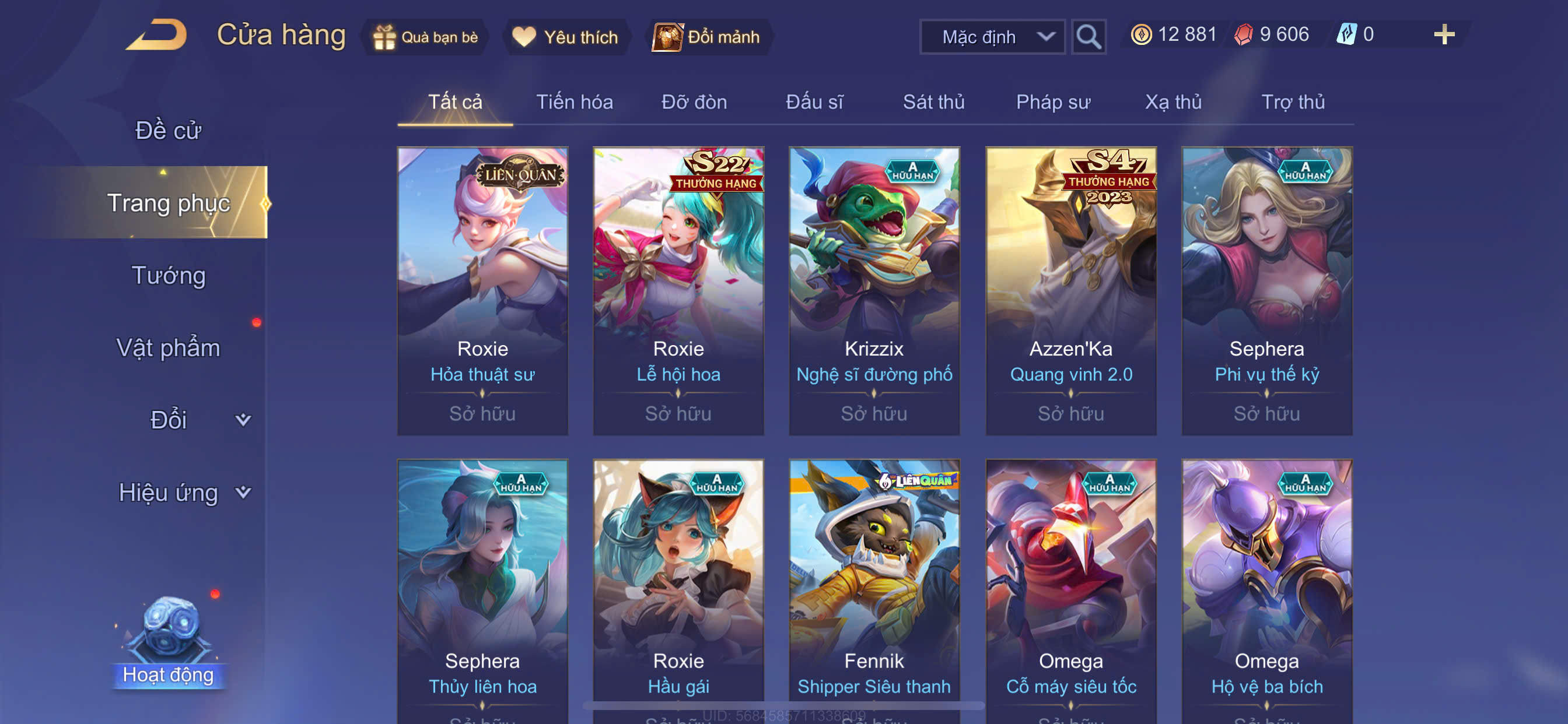
Task: Show the Sát thủ skin category
Action: (933, 101)
